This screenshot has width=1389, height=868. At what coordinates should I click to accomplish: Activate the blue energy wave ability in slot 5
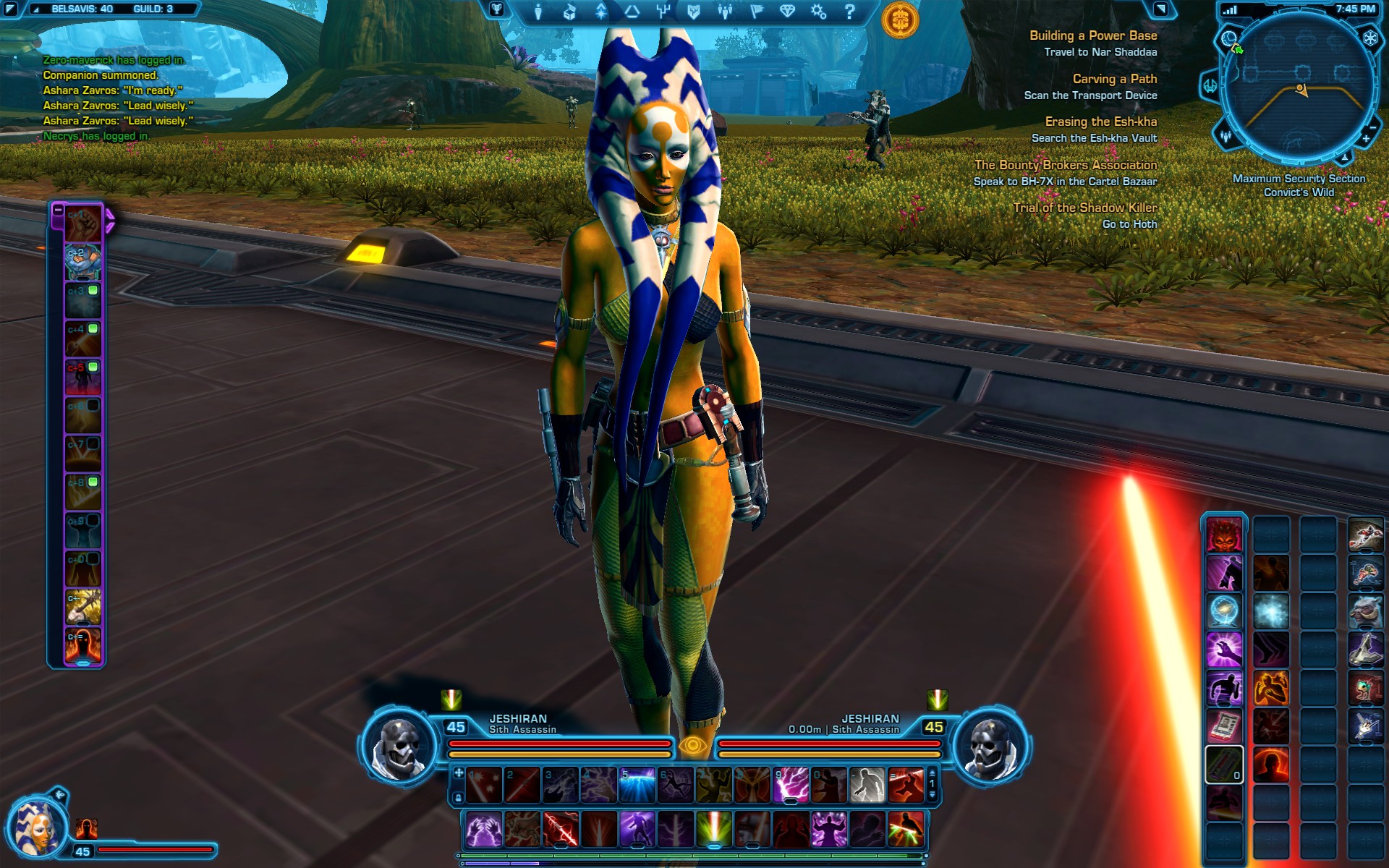(637, 786)
